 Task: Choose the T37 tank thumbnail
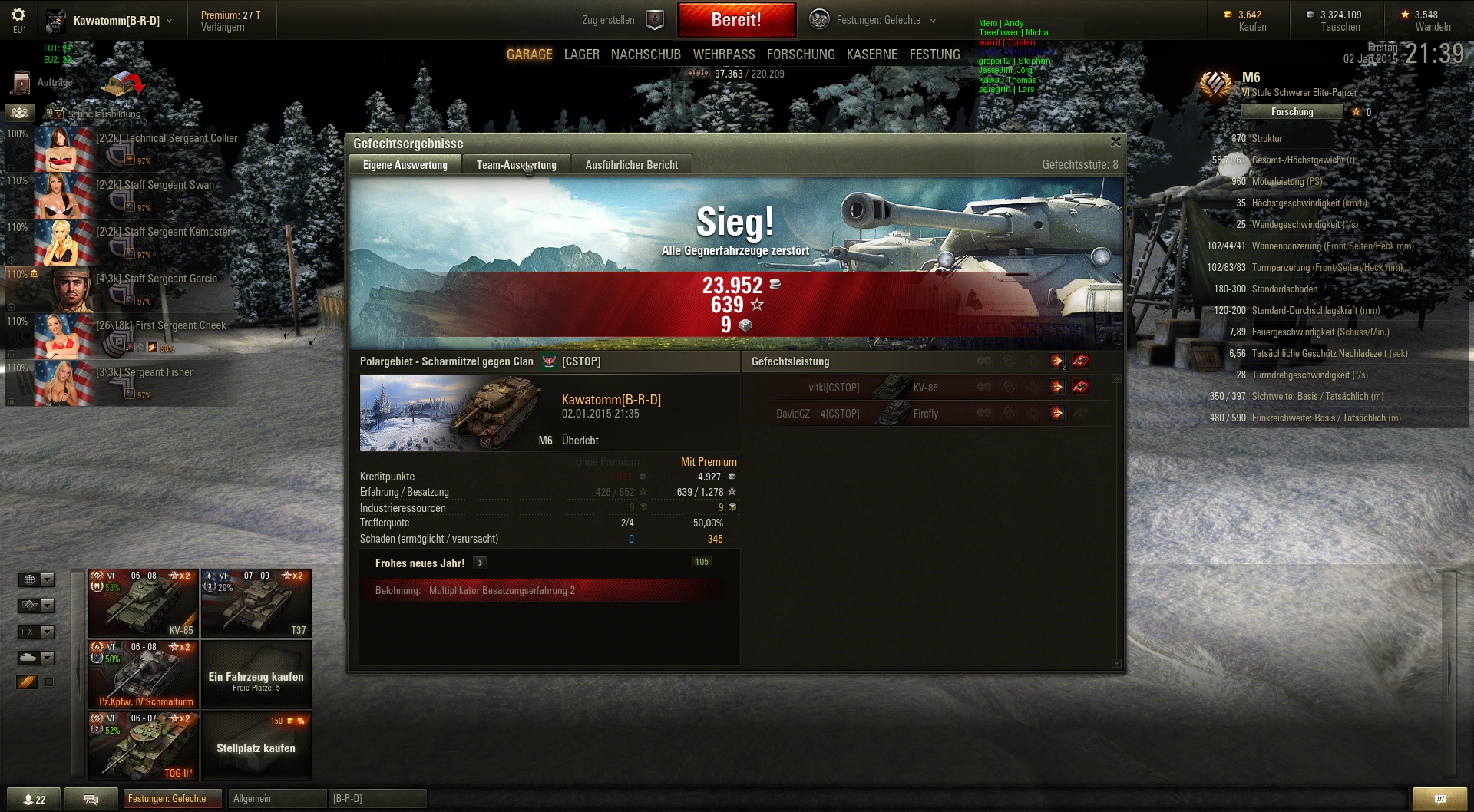coord(256,603)
